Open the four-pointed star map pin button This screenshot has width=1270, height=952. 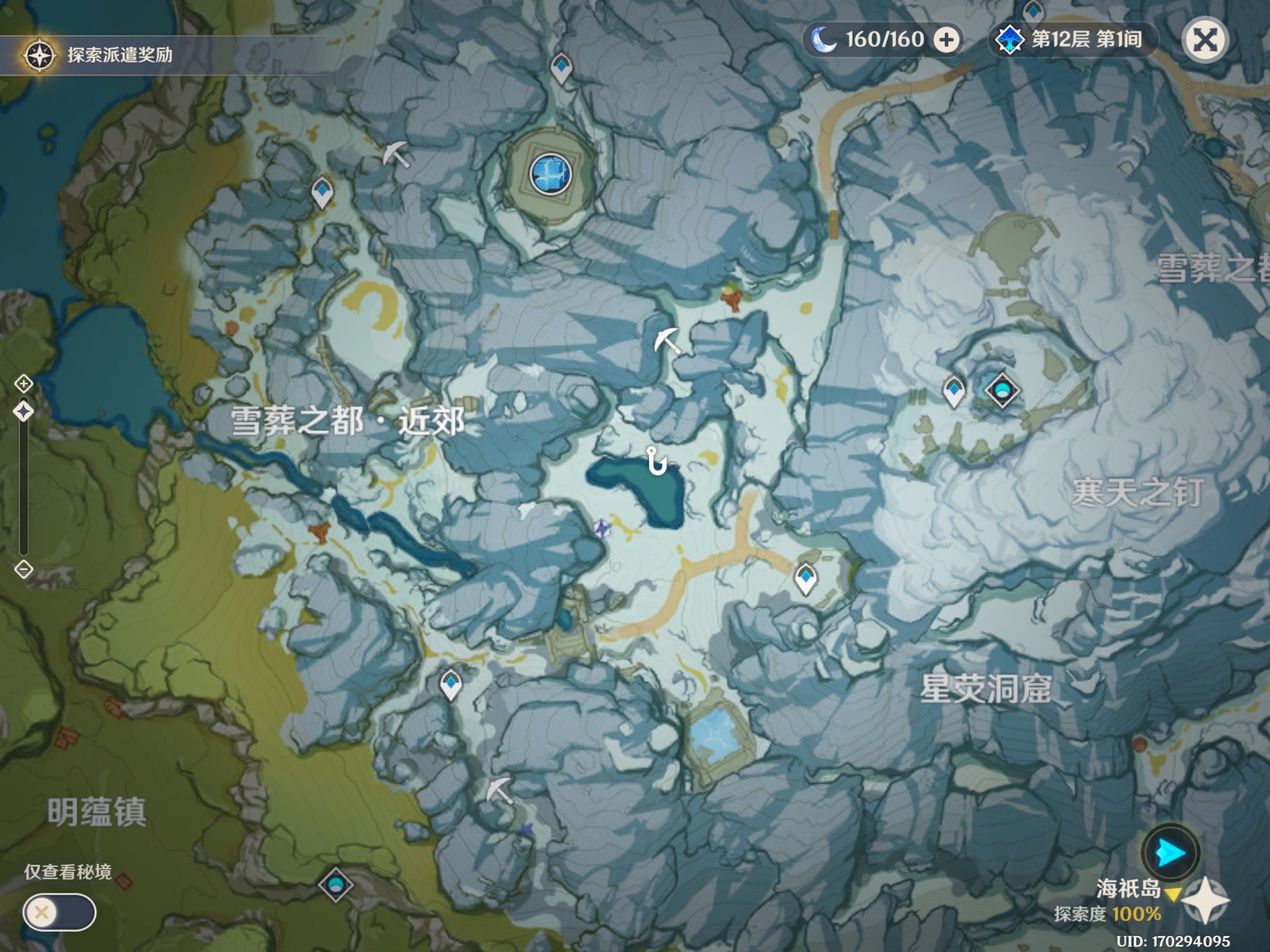pyautogui.click(x=1205, y=901)
